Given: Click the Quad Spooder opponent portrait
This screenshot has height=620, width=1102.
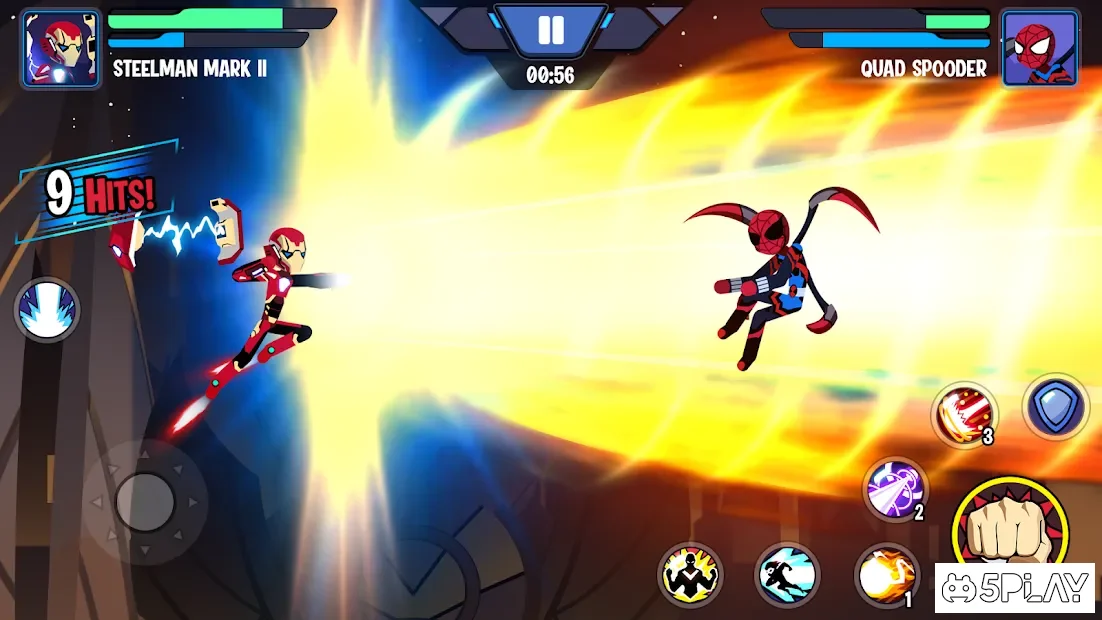Looking at the screenshot, I should click(x=1040, y=49).
